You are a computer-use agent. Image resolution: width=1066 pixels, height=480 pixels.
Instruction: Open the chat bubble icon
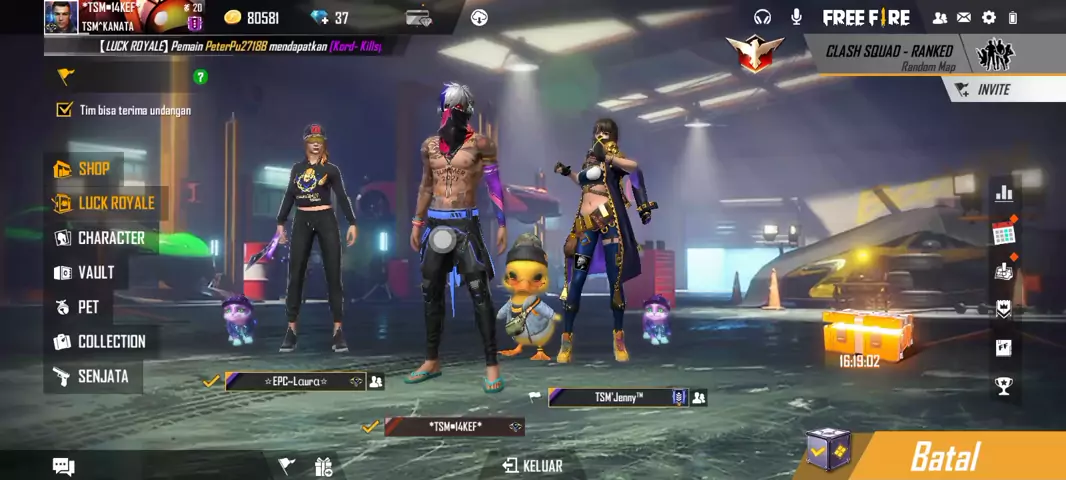64,466
